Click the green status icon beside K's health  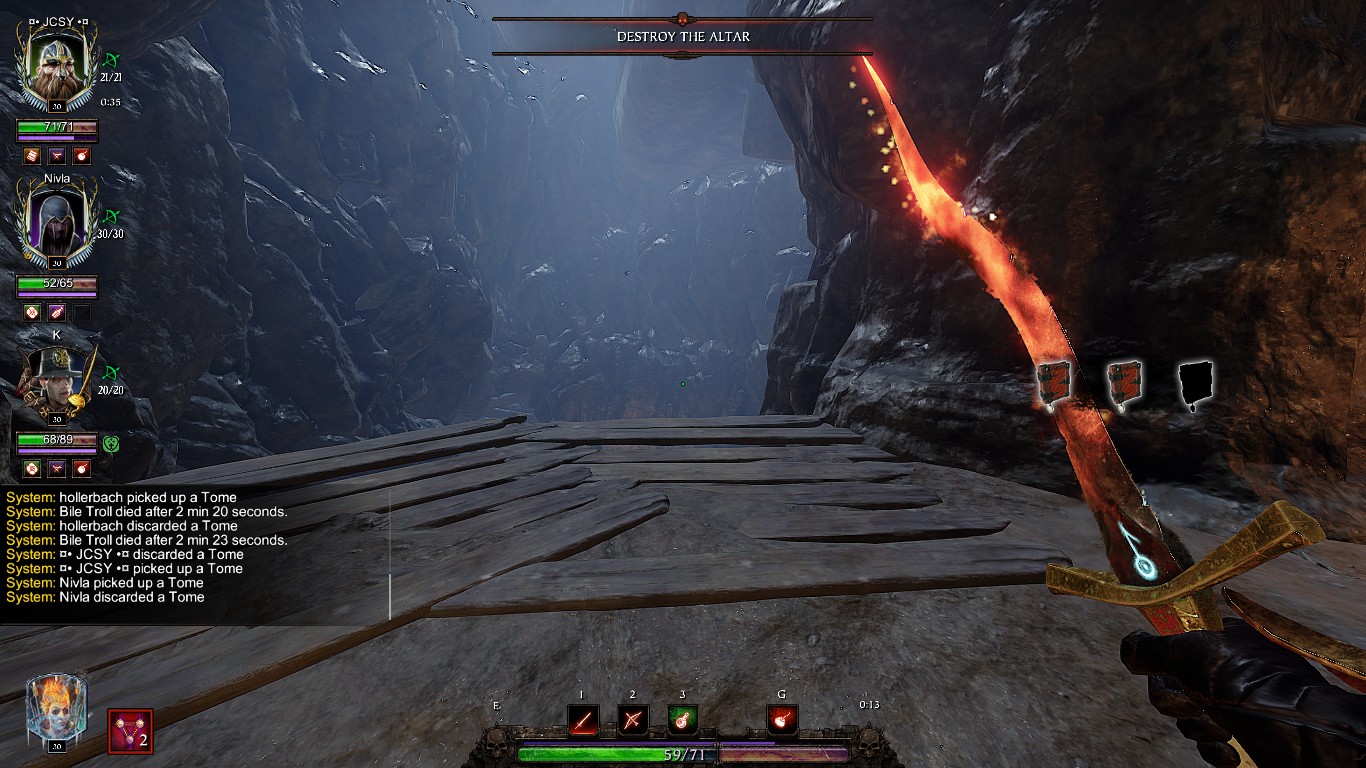point(112,442)
